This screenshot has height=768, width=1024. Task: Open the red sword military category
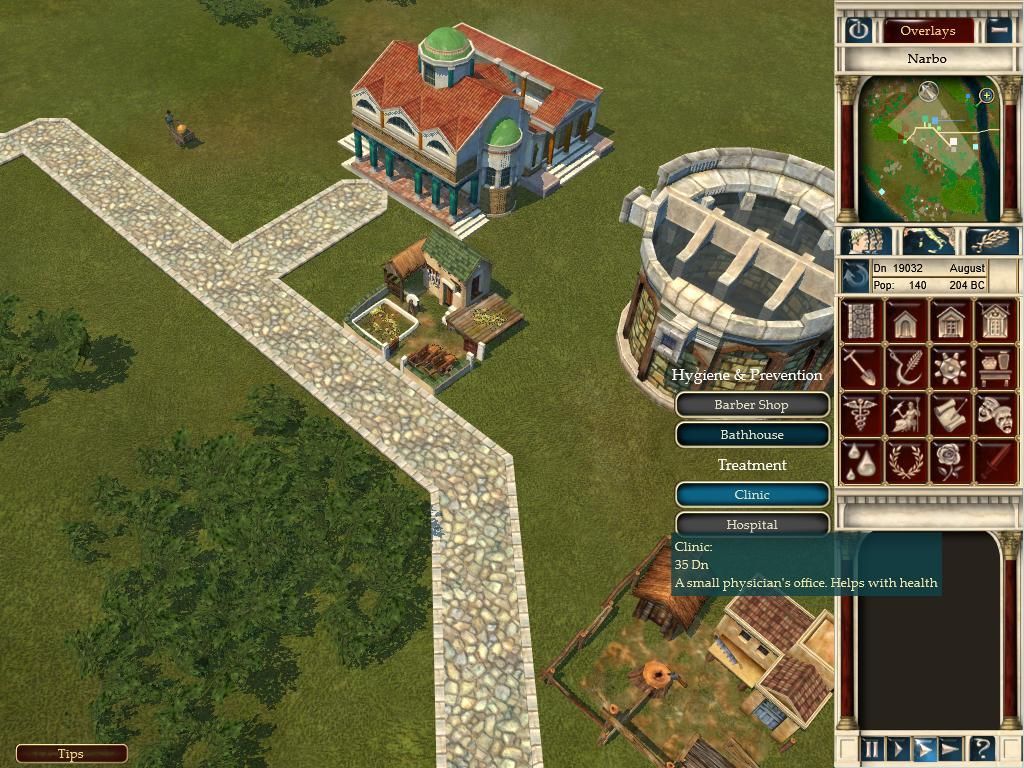[x=996, y=460]
